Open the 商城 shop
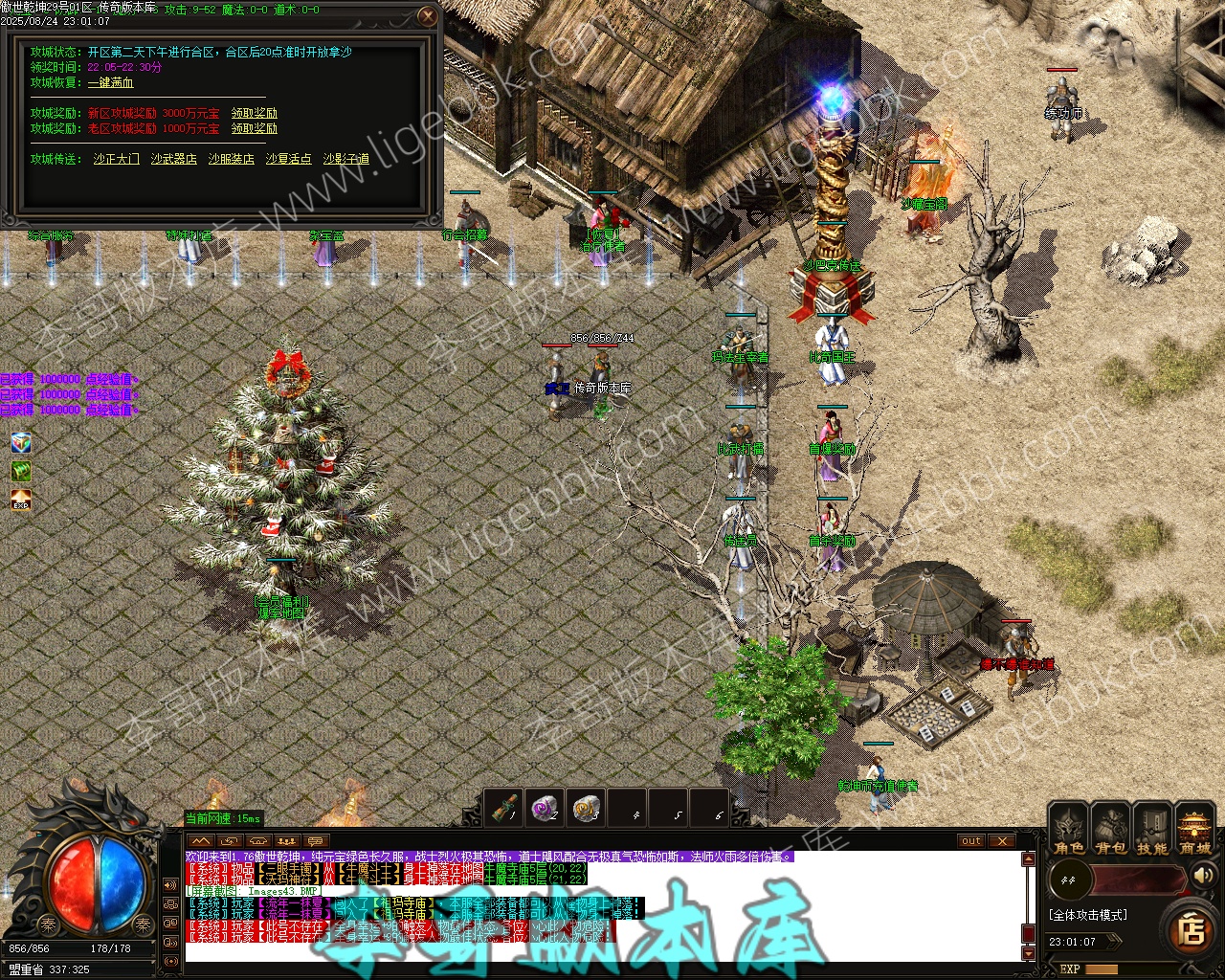 (x=1194, y=829)
